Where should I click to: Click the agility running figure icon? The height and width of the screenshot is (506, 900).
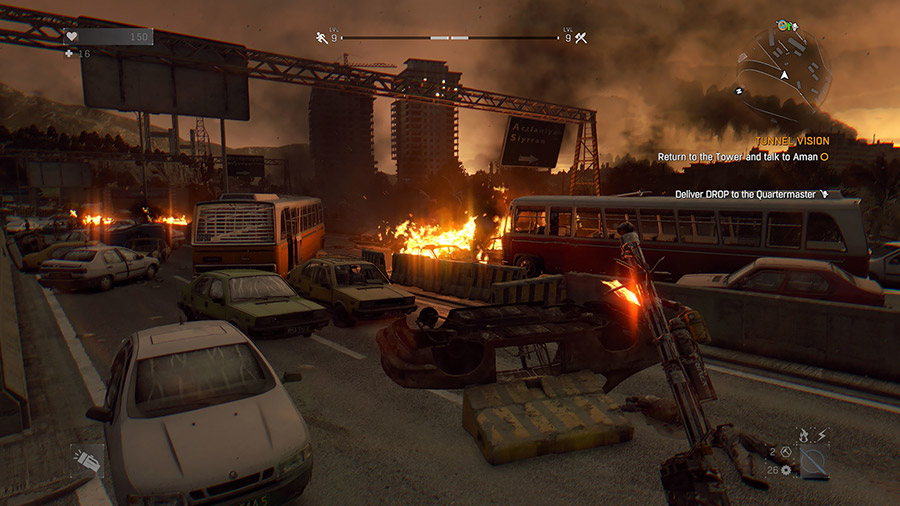[x=322, y=38]
